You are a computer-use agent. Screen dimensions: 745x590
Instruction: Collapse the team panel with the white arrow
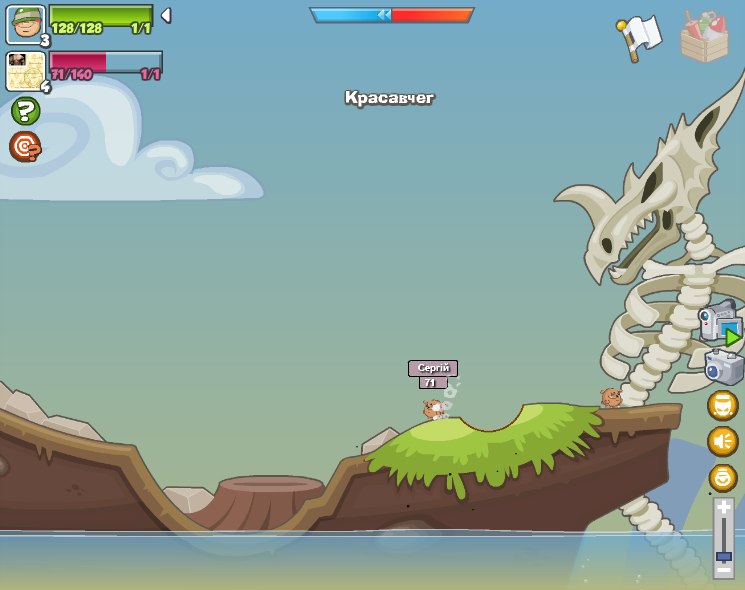coord(166,15)
